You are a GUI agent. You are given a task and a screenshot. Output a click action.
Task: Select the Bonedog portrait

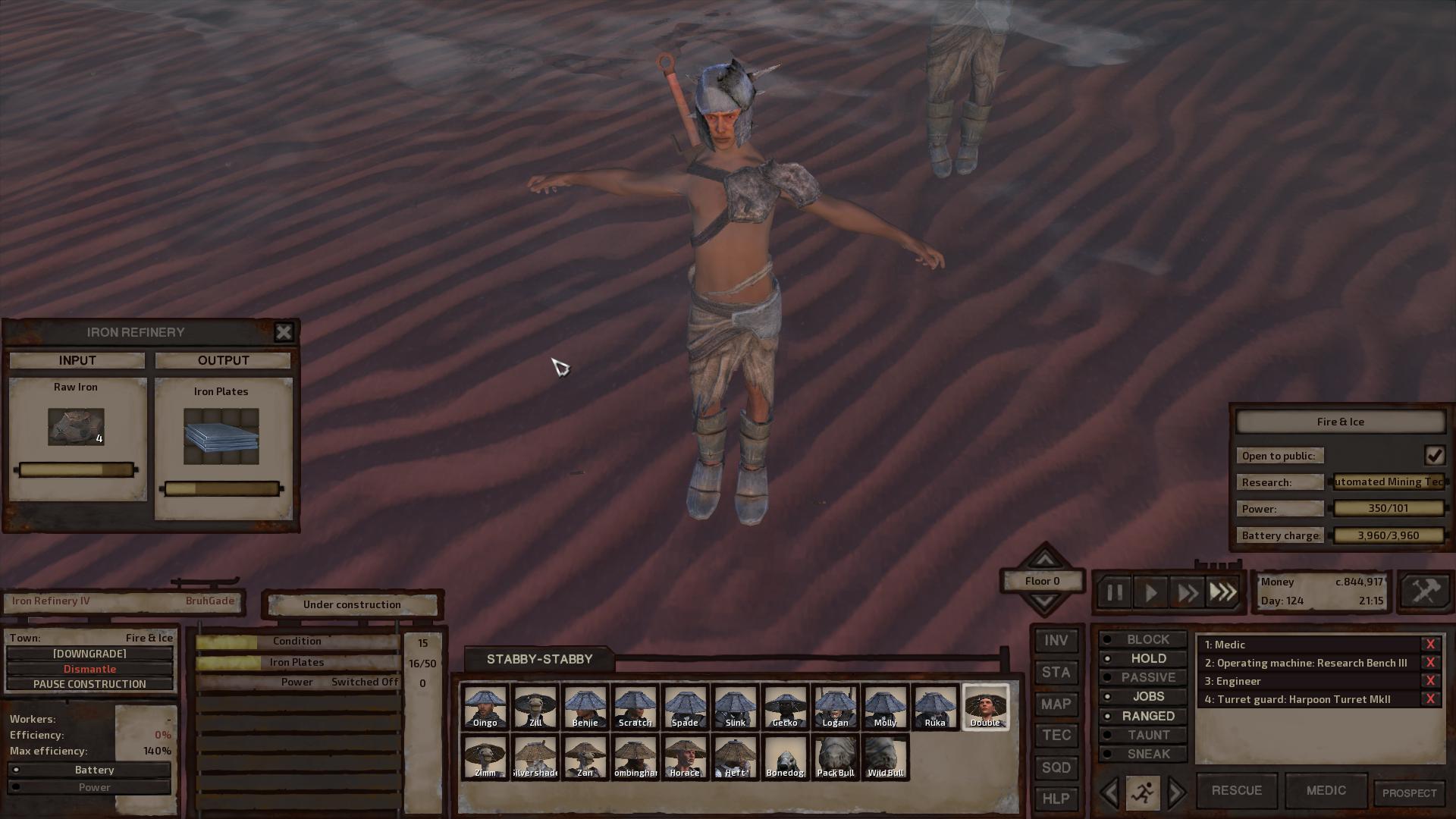click(785, 757)
